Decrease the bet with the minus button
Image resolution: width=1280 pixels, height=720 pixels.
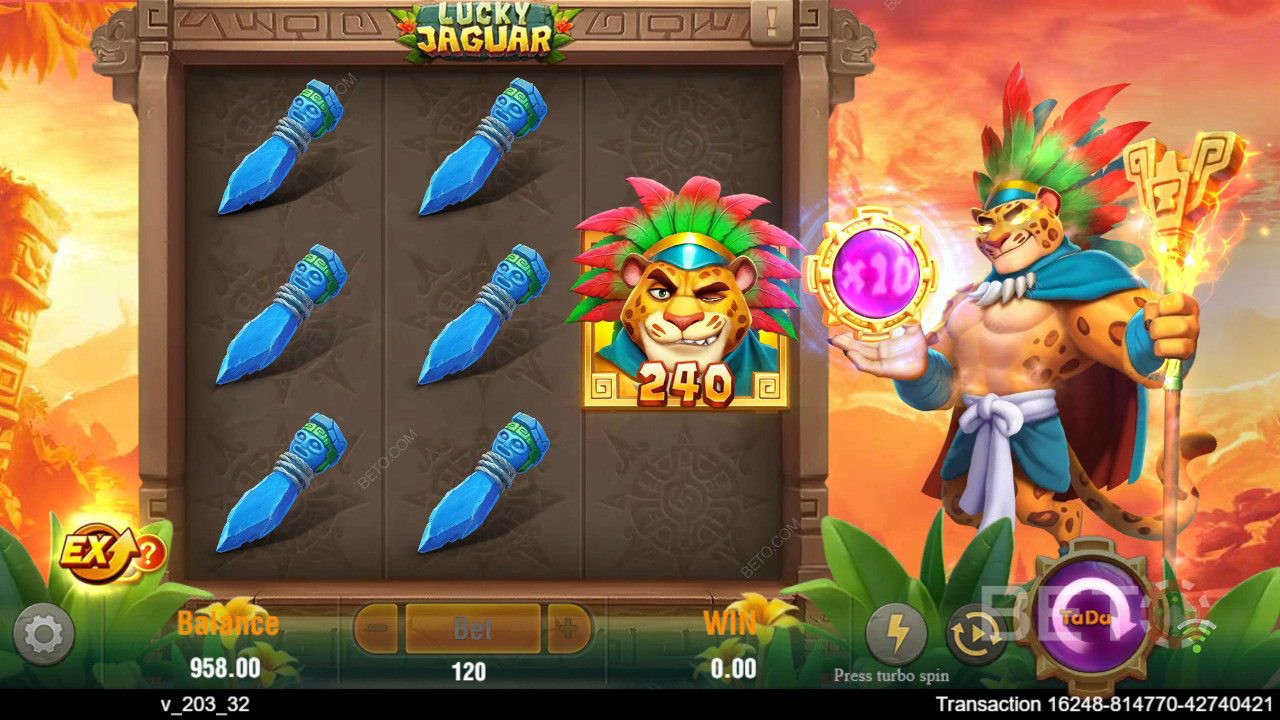click(377, 629)
